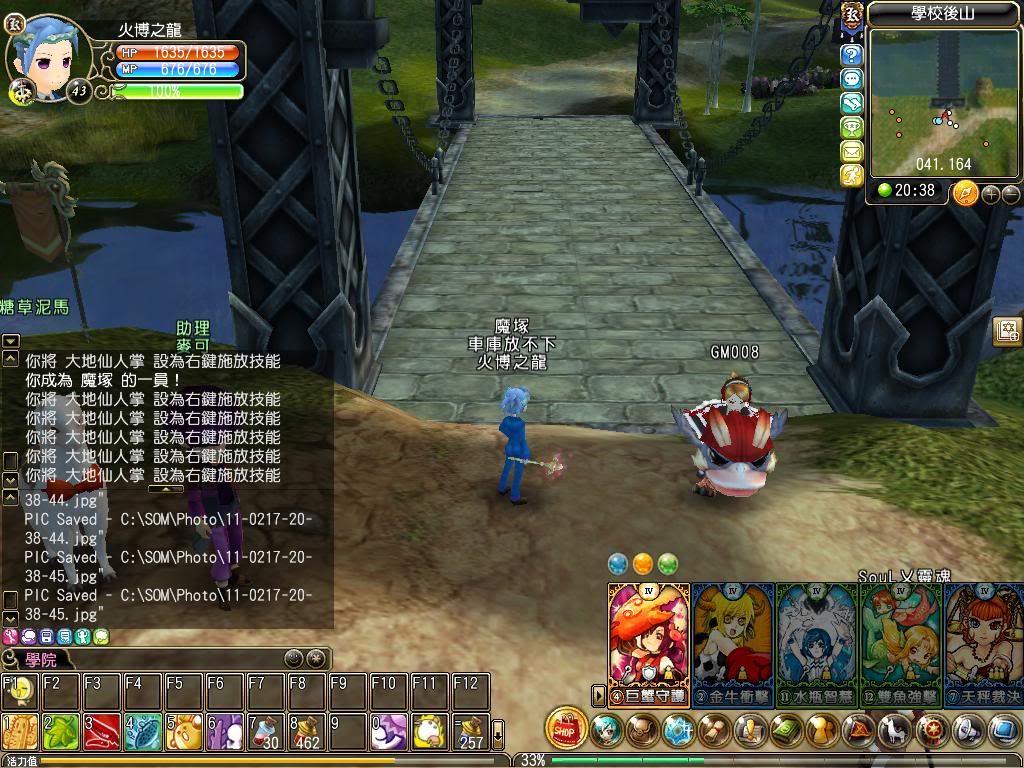
Task: Use the red claw skill in slot 3
Action: point(101,732)
